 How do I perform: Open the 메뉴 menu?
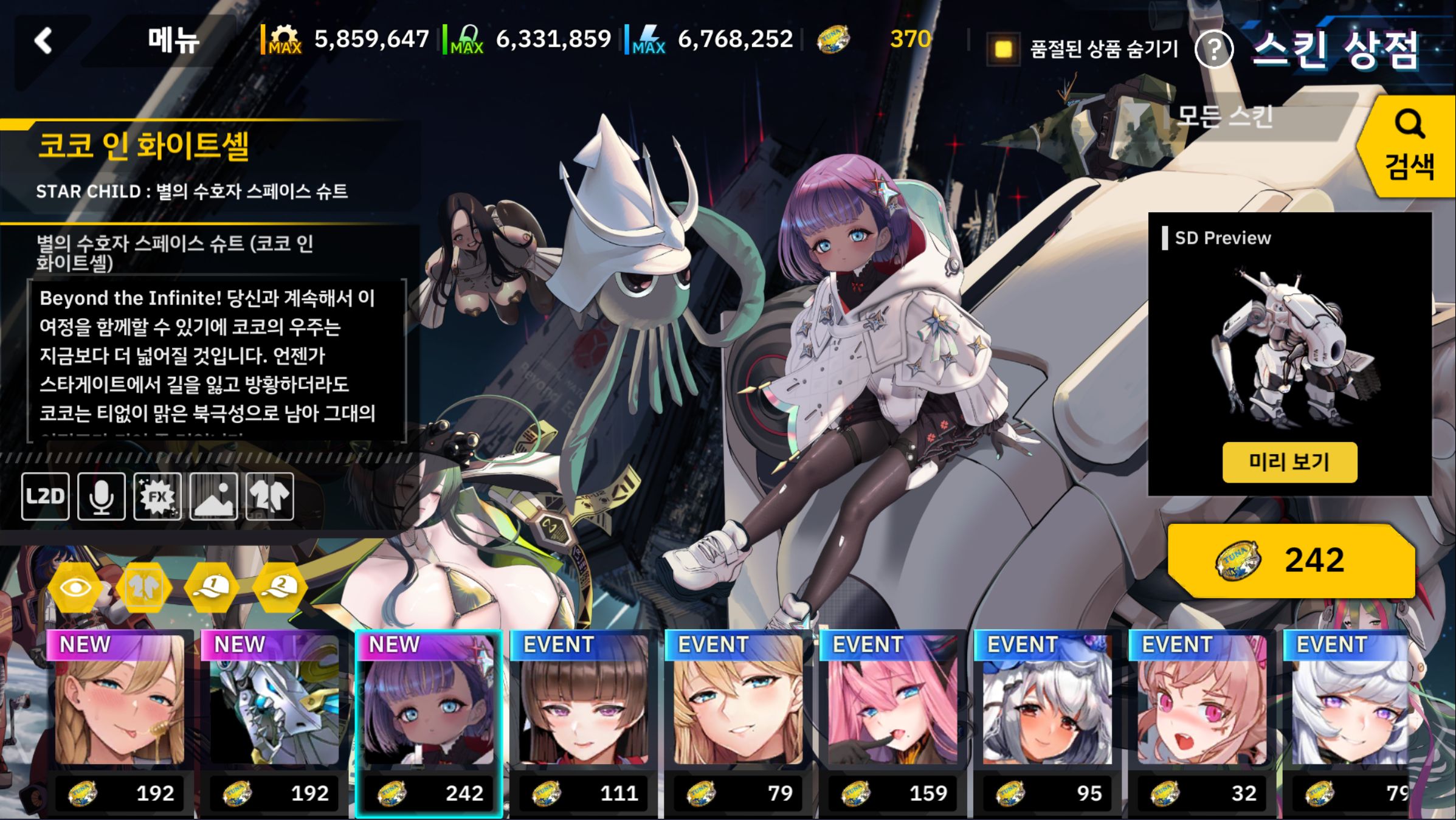173,41
